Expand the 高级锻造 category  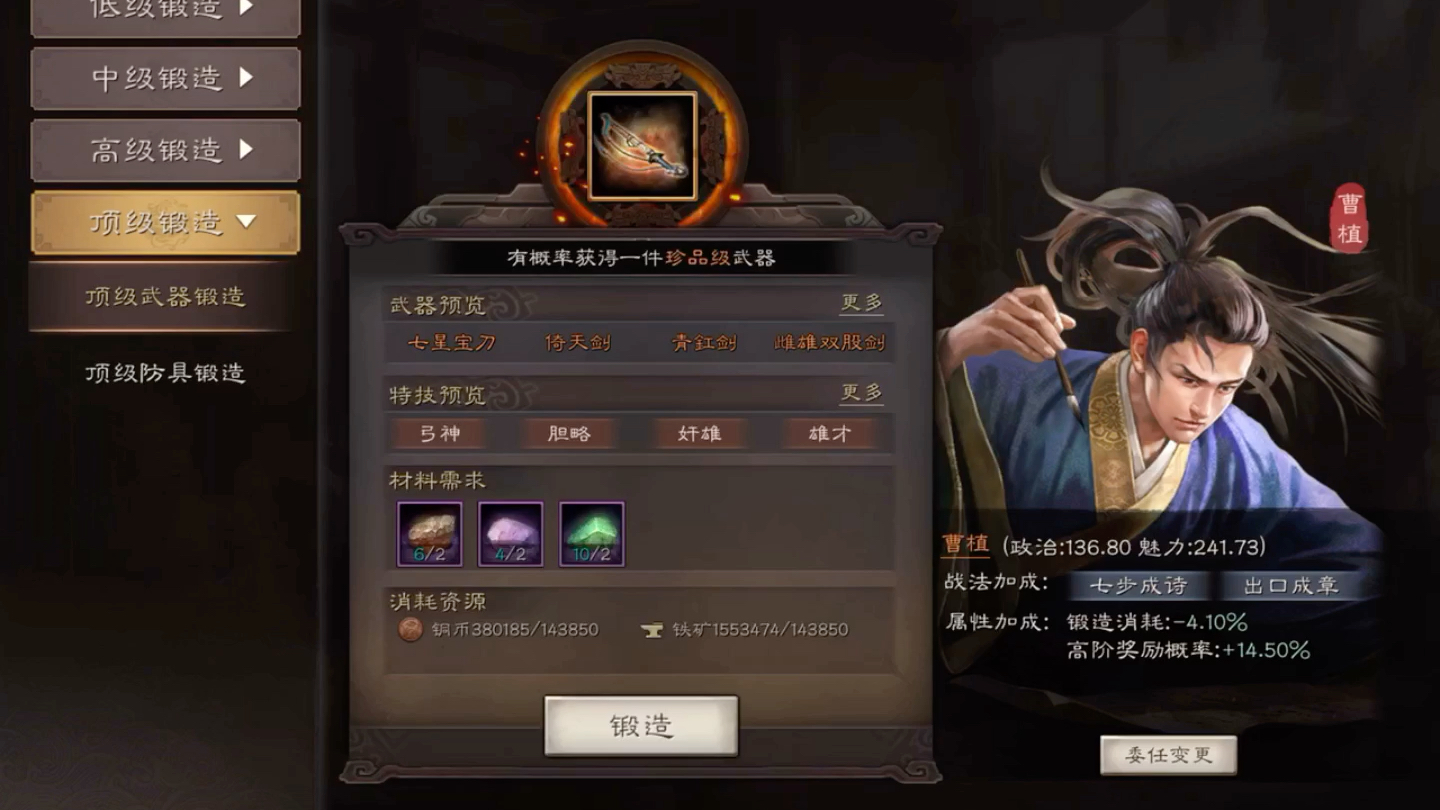coord(165,149)
